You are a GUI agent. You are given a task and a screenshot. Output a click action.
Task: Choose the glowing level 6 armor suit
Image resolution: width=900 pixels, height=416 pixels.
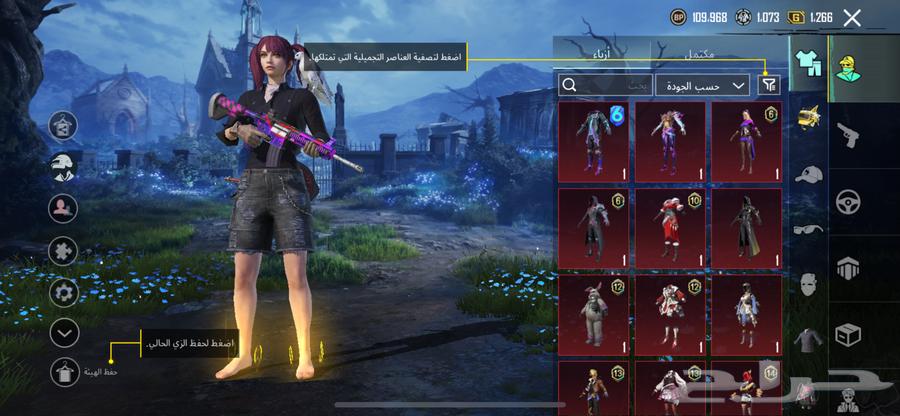click(593, 140)
